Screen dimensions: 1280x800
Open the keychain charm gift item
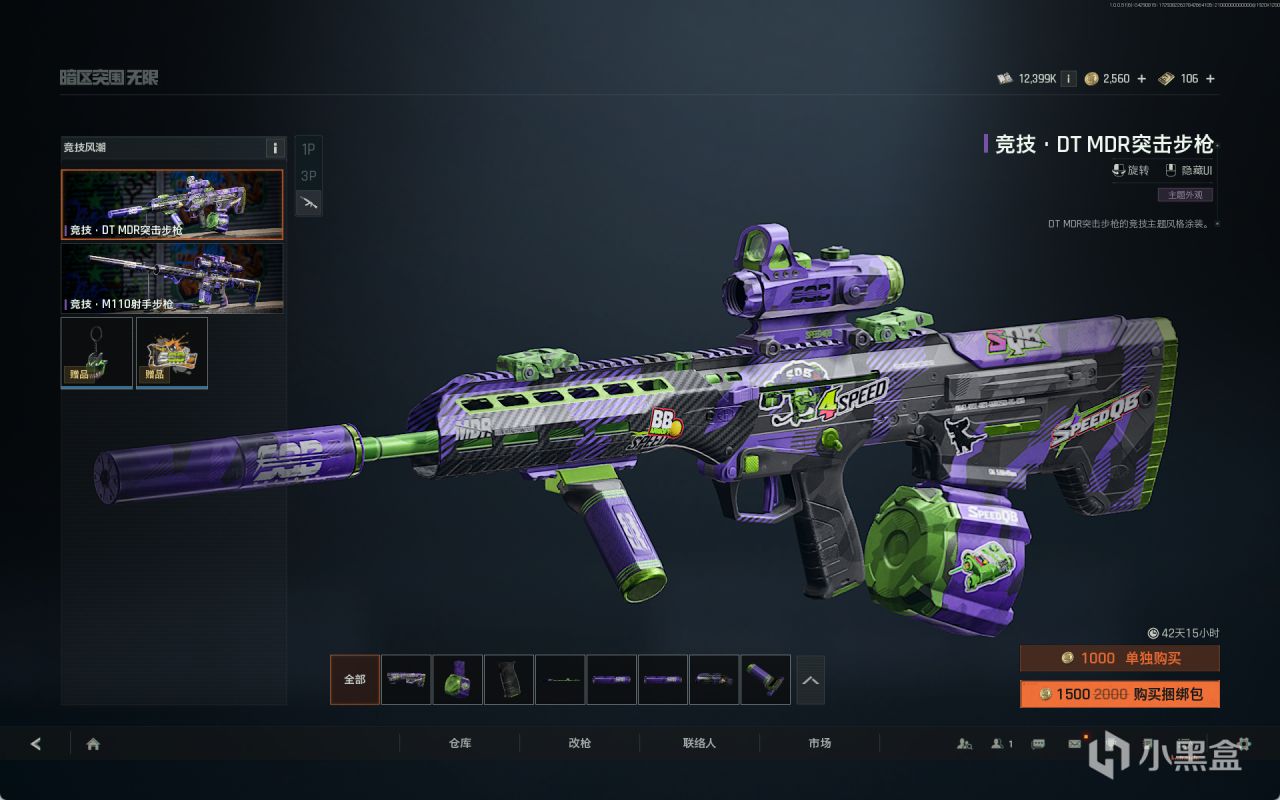click(97, 352)
